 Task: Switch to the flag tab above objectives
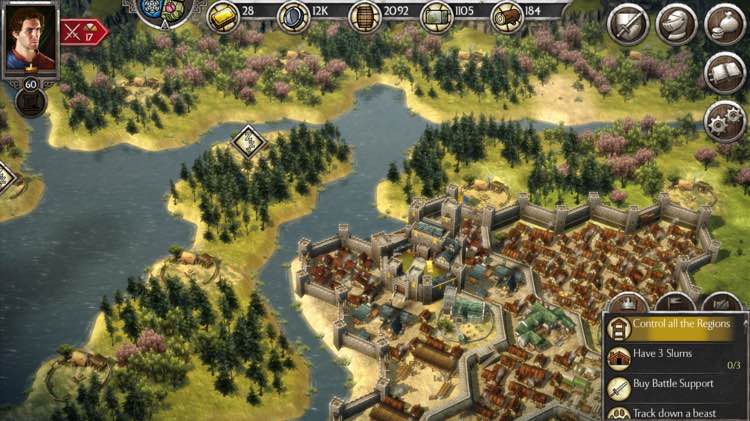tap(675, 302)
